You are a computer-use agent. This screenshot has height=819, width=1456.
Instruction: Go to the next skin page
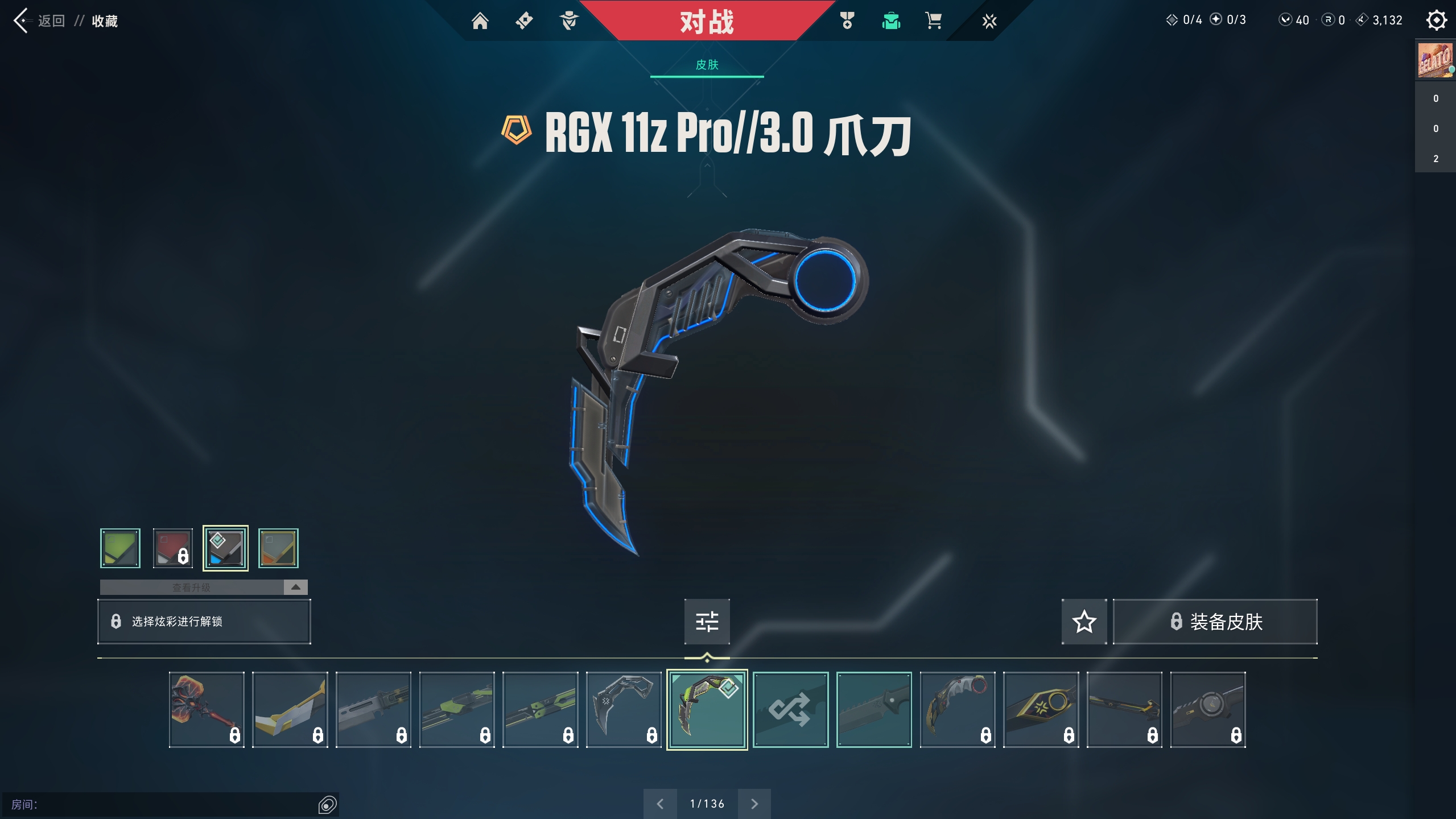(x=754, y=804)
